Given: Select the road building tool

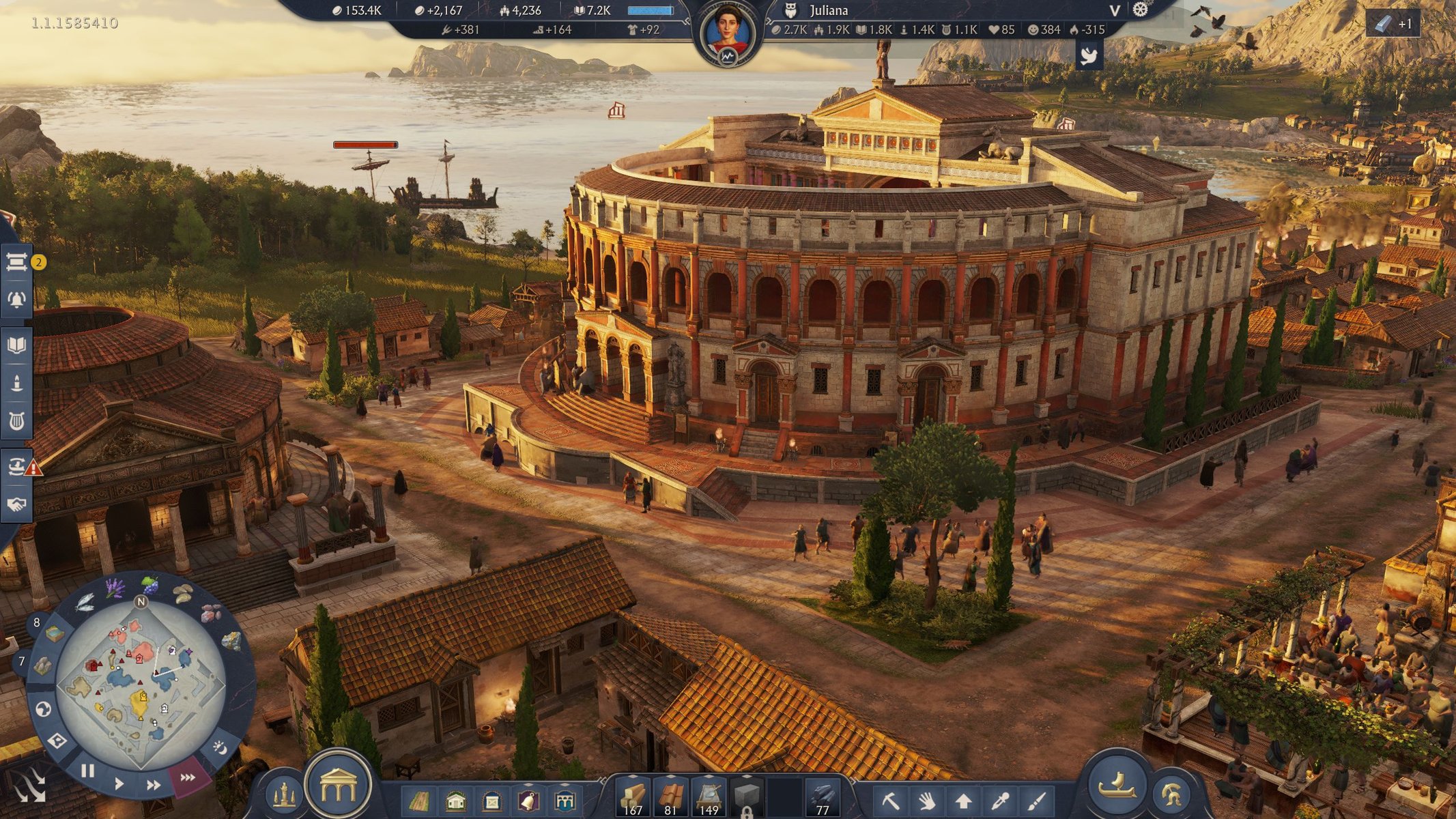Looking at the screenshot, I should point(418,800).
